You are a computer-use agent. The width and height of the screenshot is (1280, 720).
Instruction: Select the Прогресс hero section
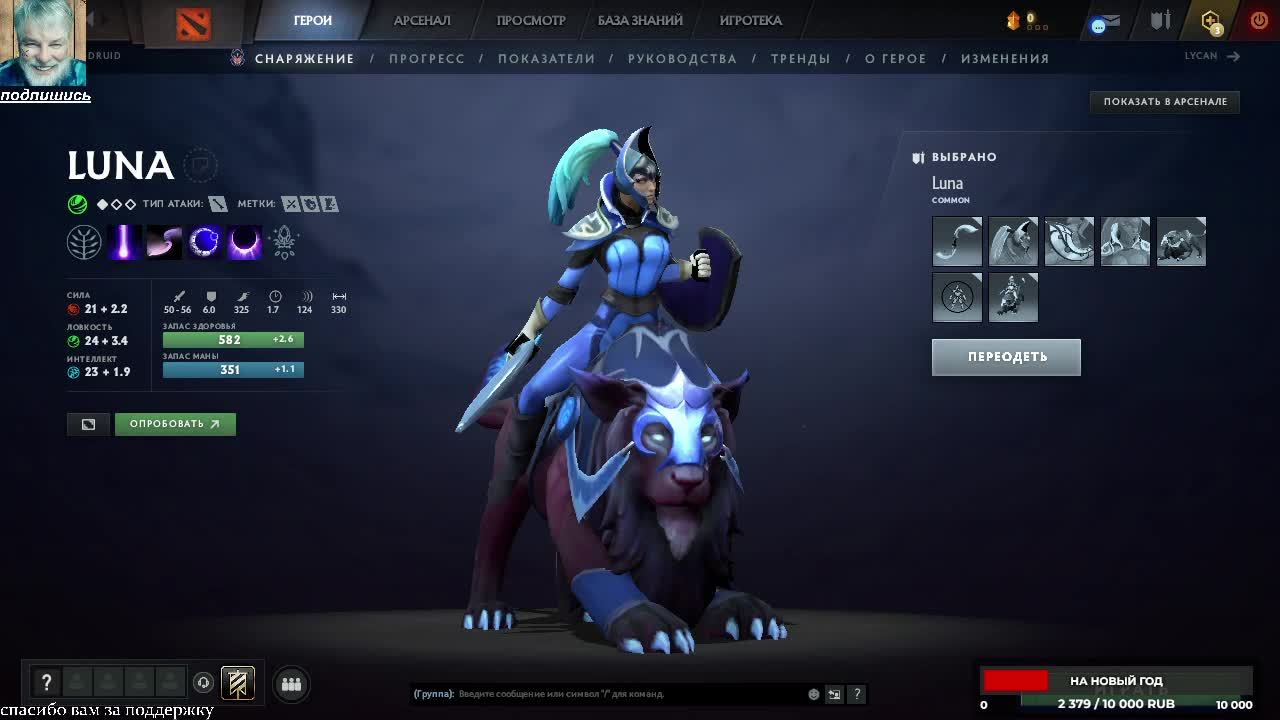click(427, 59)
